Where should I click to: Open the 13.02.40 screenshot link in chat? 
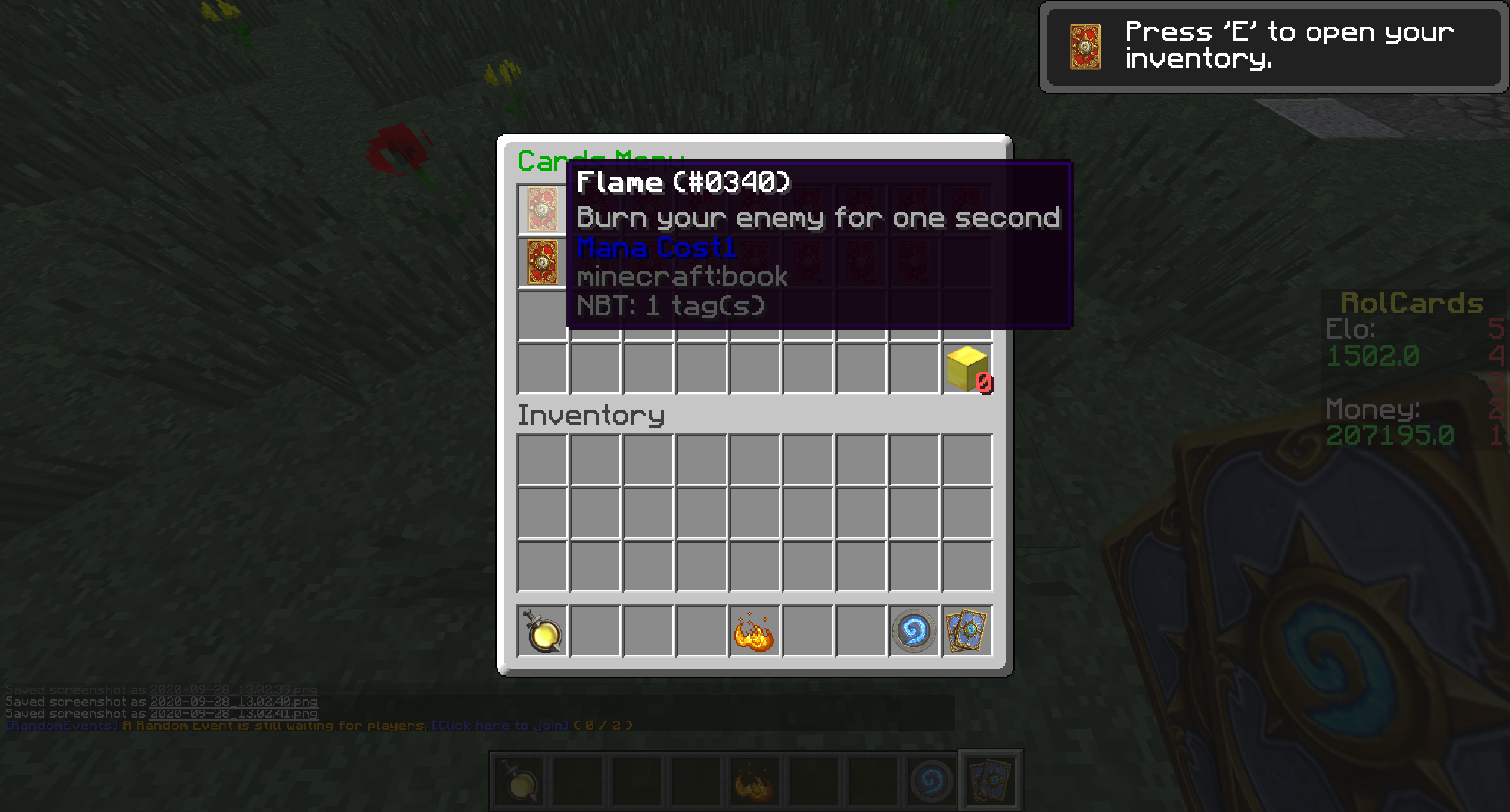pyautogui.click(x=234, y=702)
